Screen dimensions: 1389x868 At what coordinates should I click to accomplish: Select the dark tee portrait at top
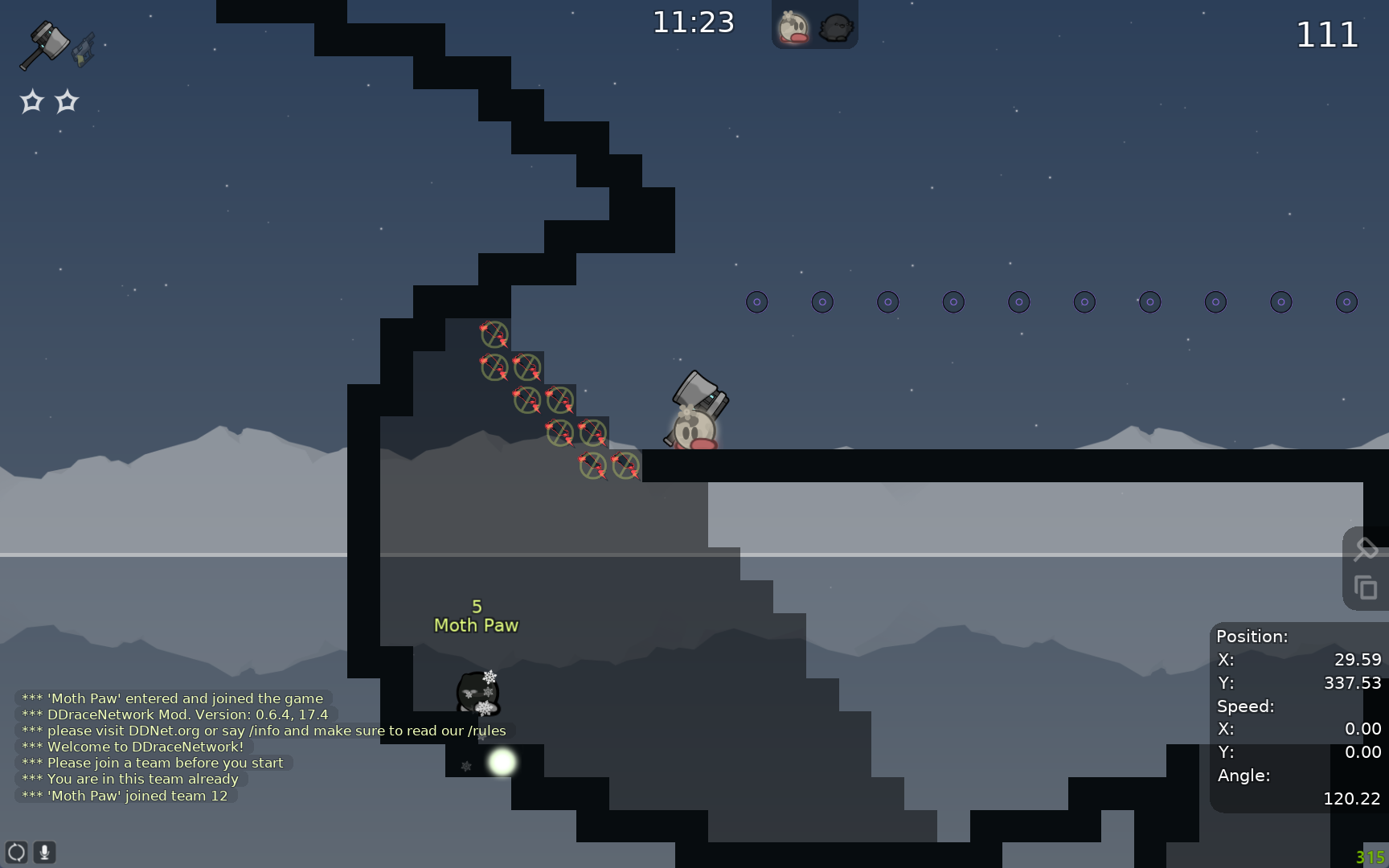tap(836, 28)
